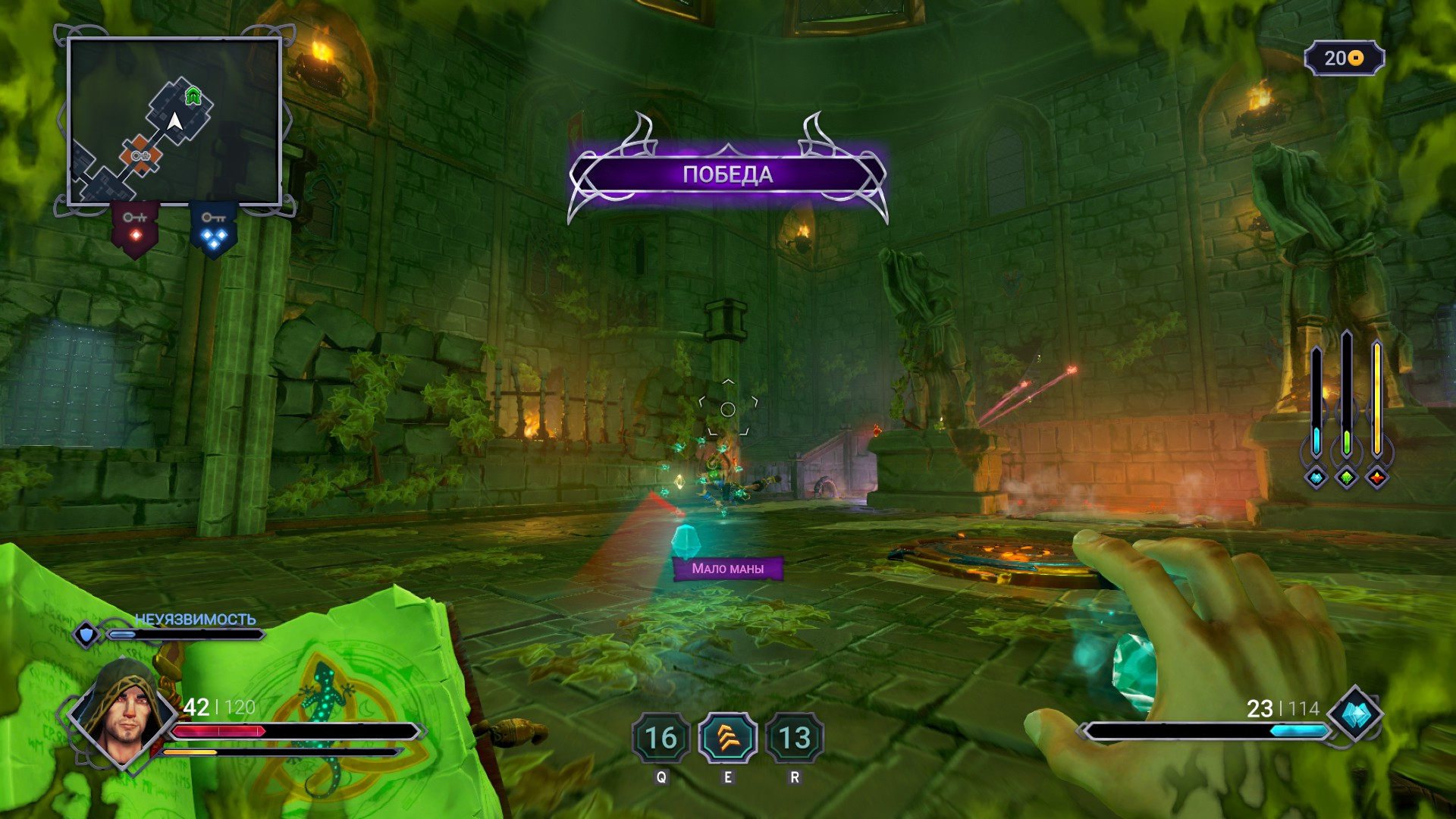The image size is (1456, 819).
Task: Click the orange key room on minimap
Action: click(x=140, y=155)
